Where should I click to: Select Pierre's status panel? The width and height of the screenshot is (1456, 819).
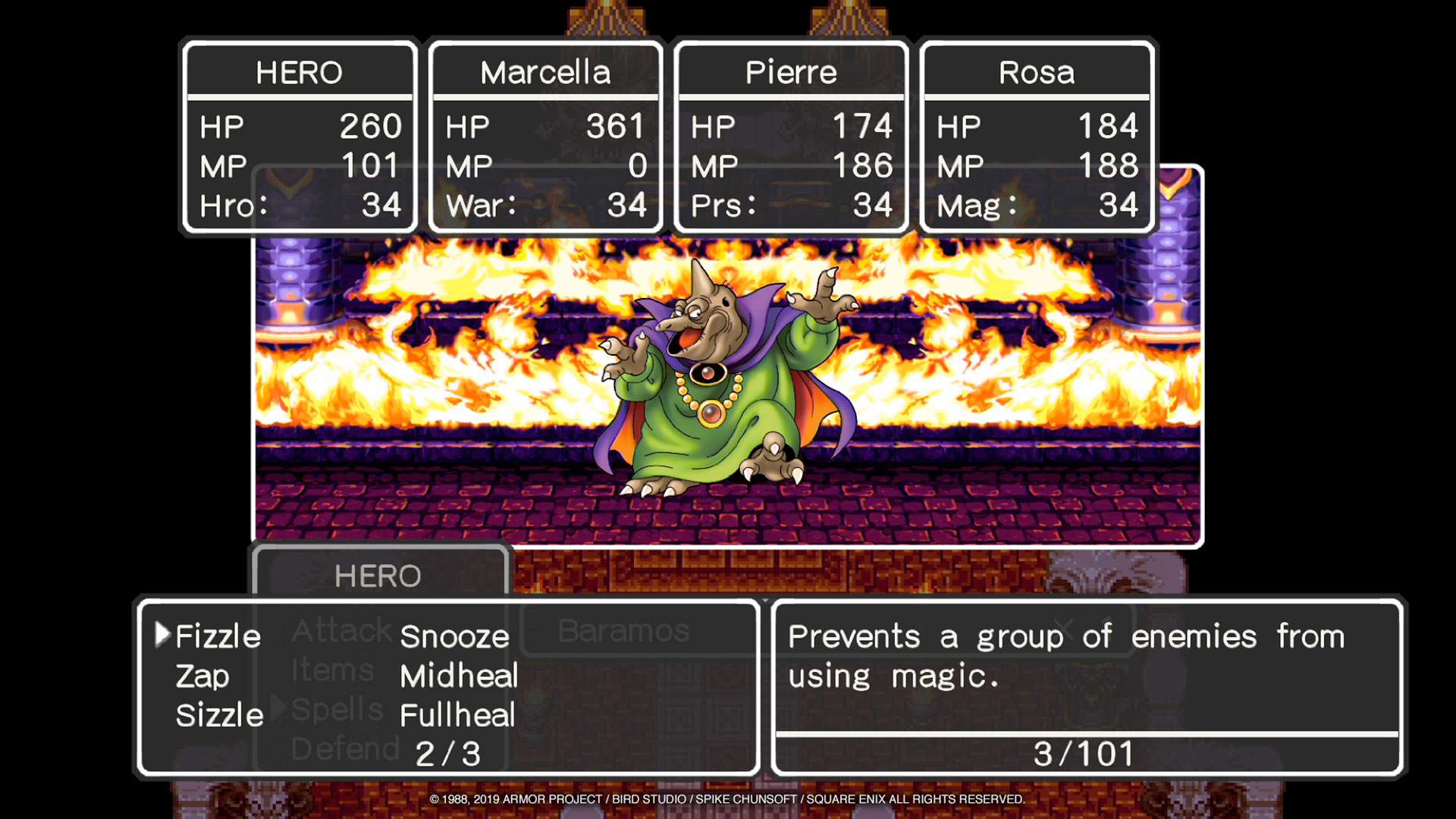791,137
